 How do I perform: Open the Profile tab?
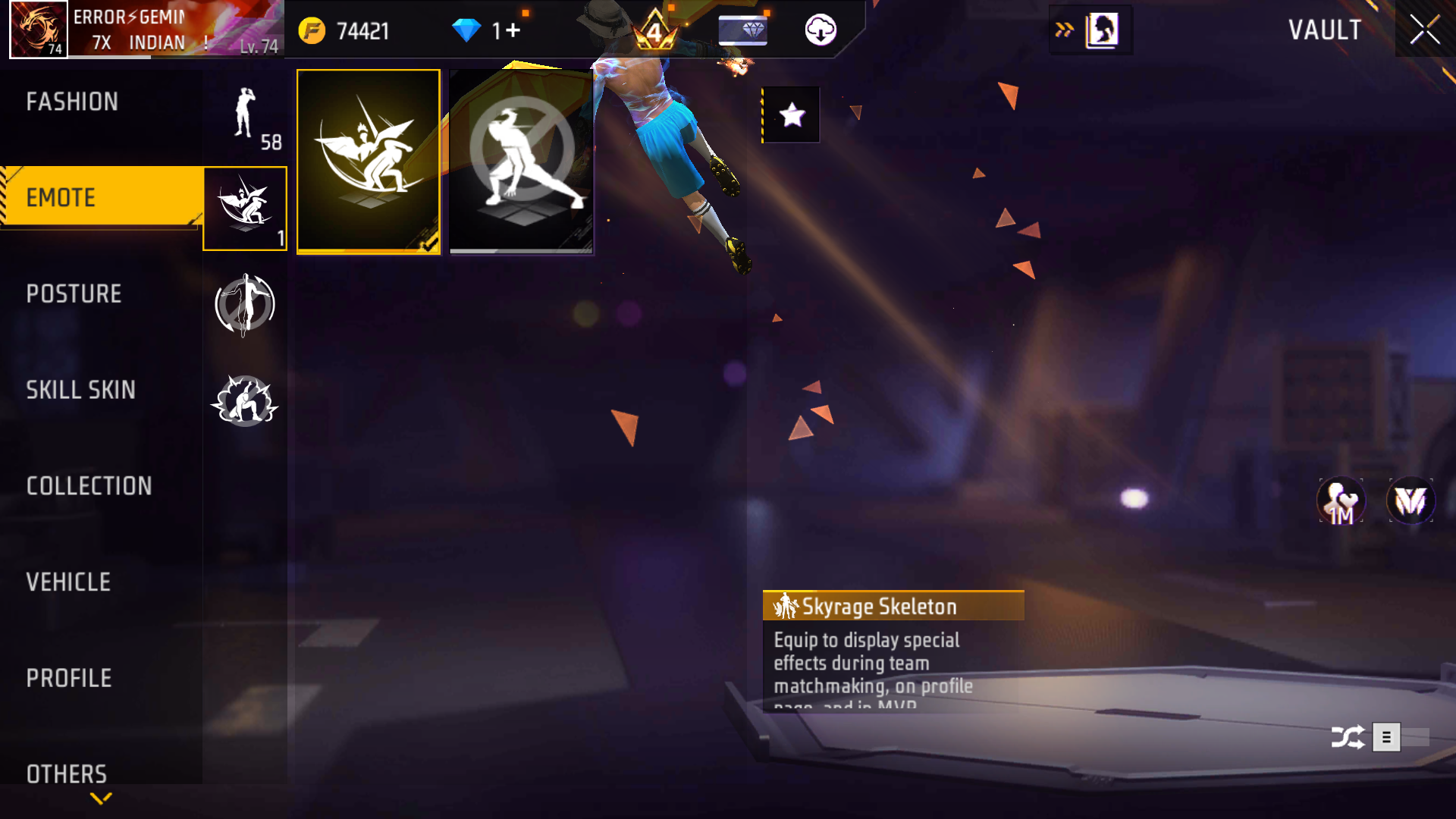68,677
